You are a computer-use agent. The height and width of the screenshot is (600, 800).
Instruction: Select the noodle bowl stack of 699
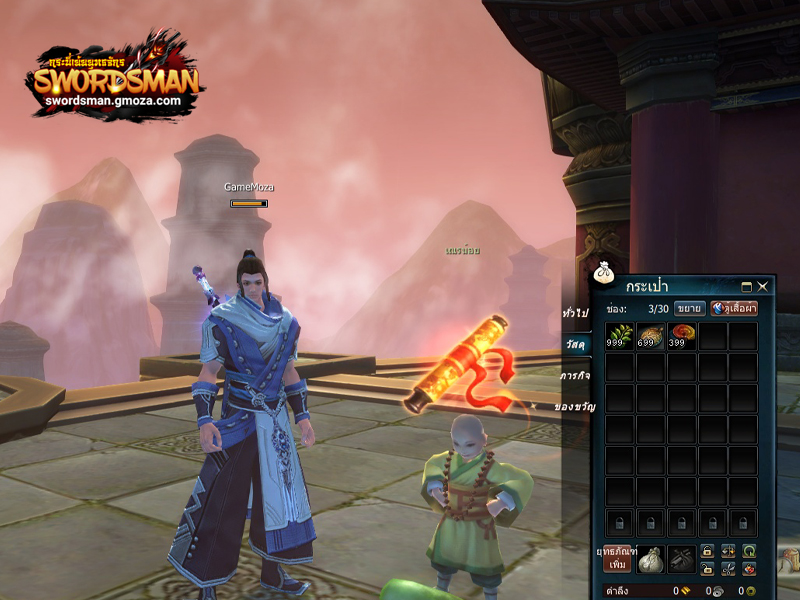pyautogui.click(x=651, y=336)
